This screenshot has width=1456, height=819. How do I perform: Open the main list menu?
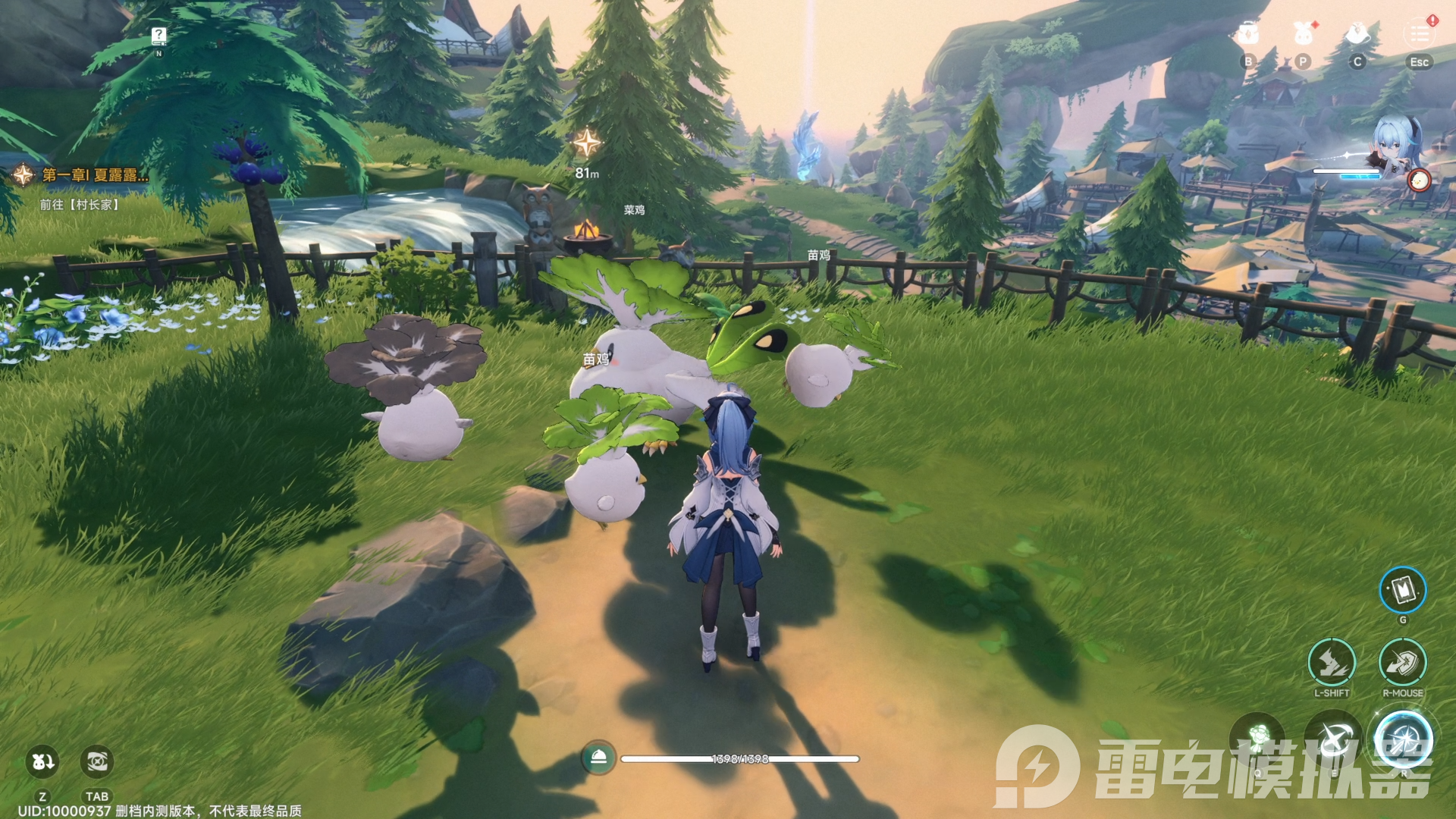coord(1420,34)
